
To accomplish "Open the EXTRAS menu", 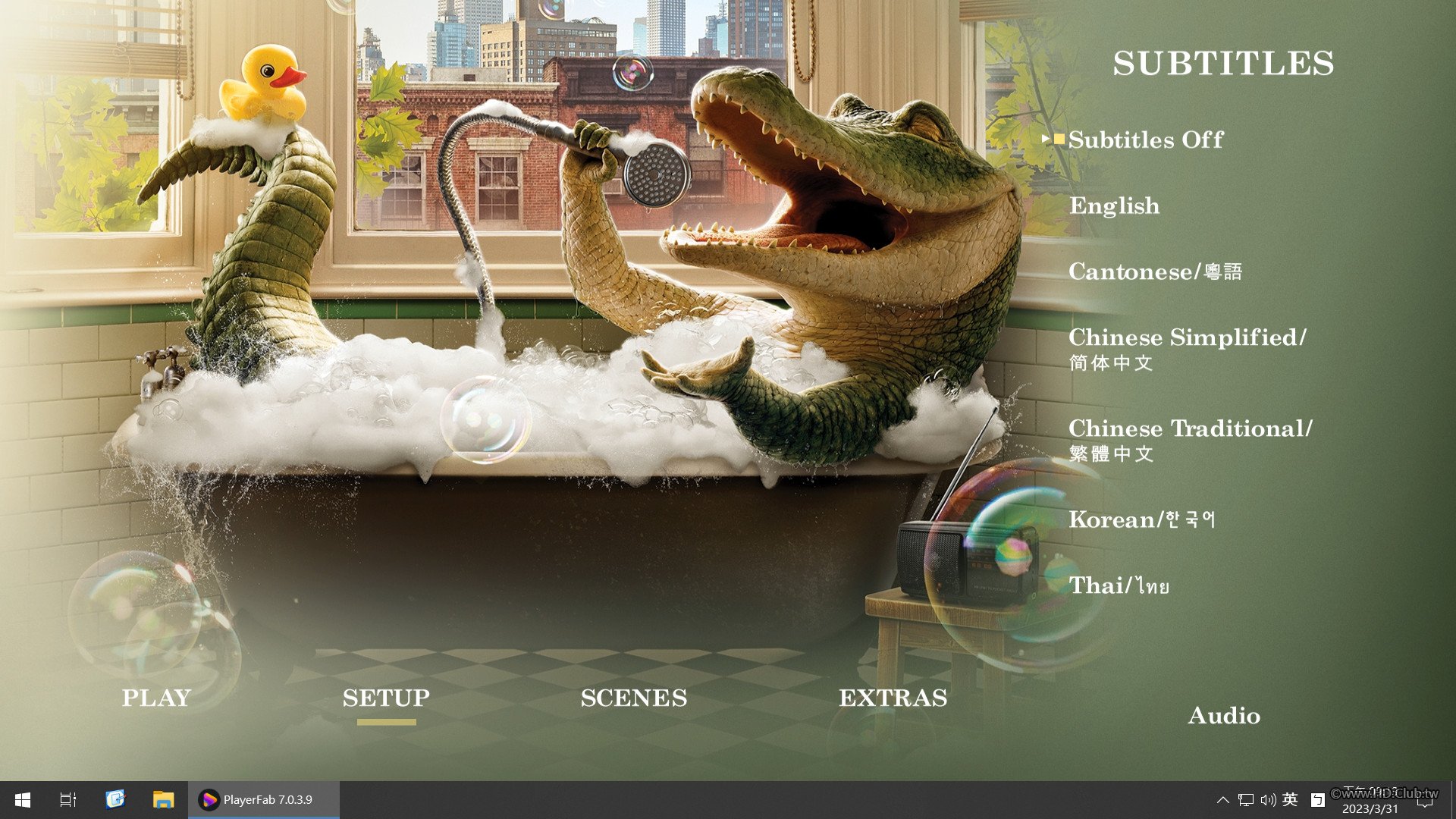I will (x=893, y=698).
